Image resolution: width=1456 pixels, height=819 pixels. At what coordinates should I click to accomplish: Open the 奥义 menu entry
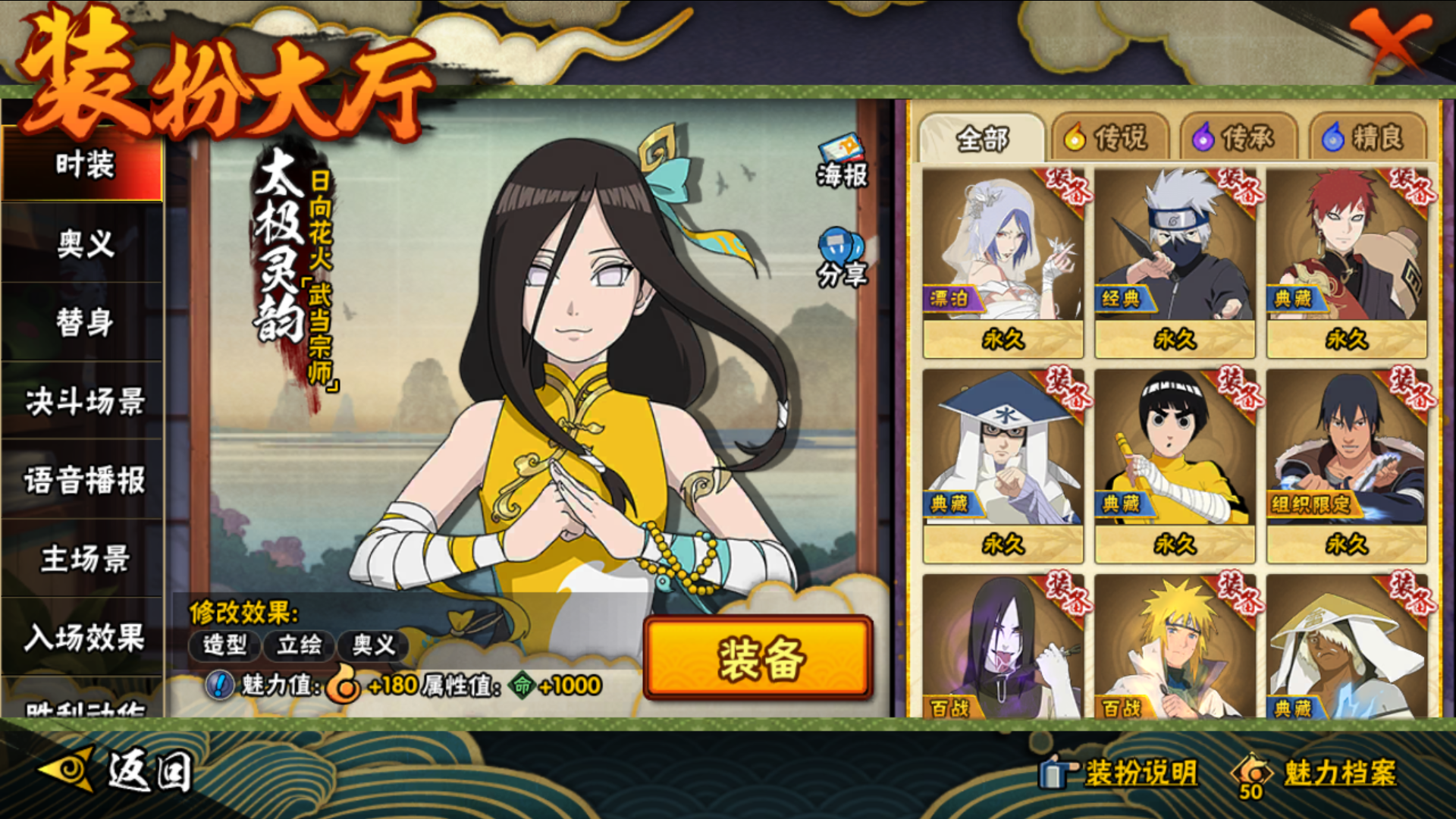(x=84, y=244)
